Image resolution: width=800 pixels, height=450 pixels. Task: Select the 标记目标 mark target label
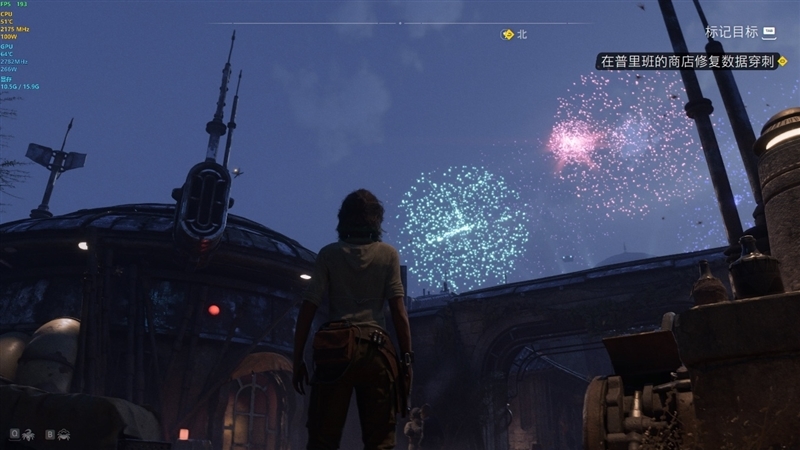[731, 32]
